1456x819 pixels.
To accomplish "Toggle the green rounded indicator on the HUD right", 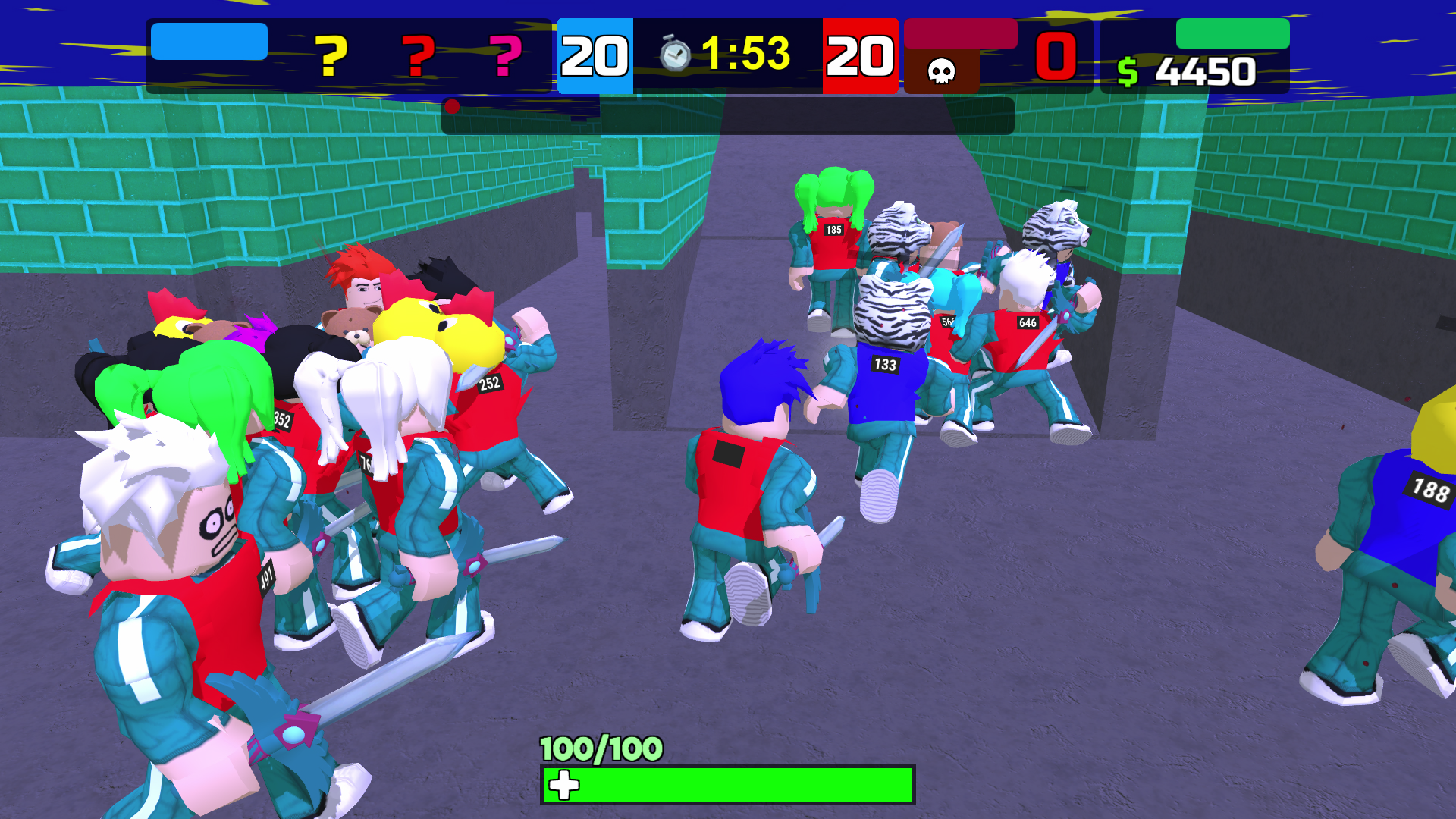I will tap(1232, 34).
